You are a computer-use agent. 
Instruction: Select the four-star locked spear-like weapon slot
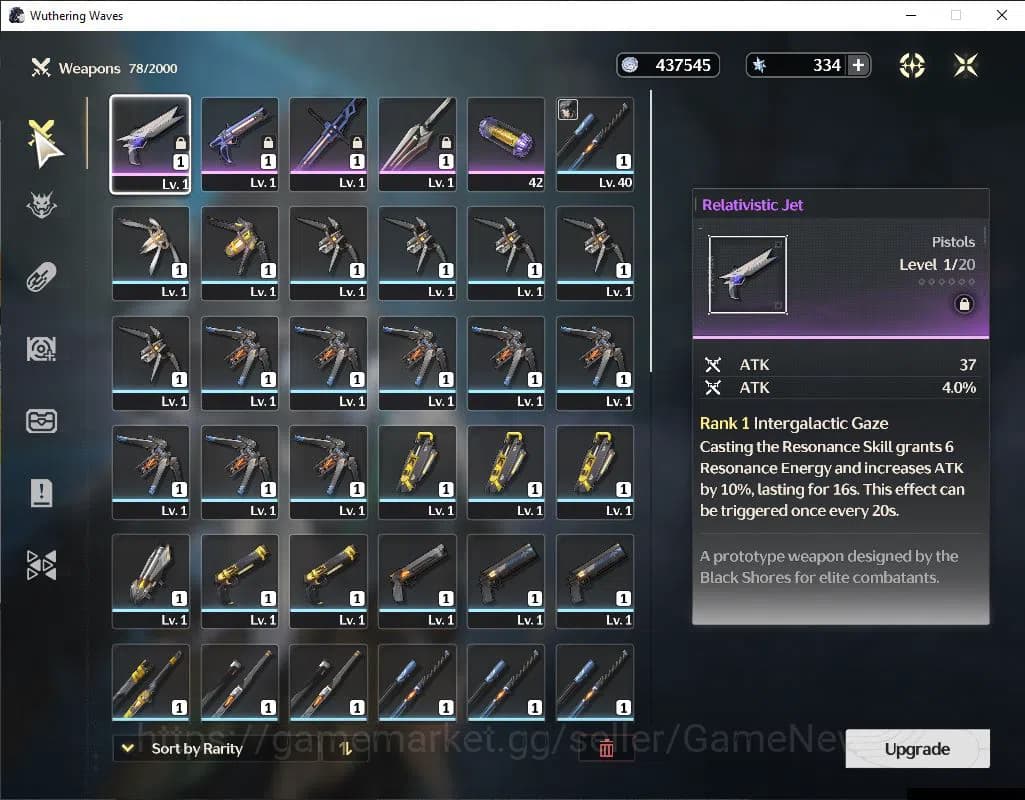coord(417,142)
